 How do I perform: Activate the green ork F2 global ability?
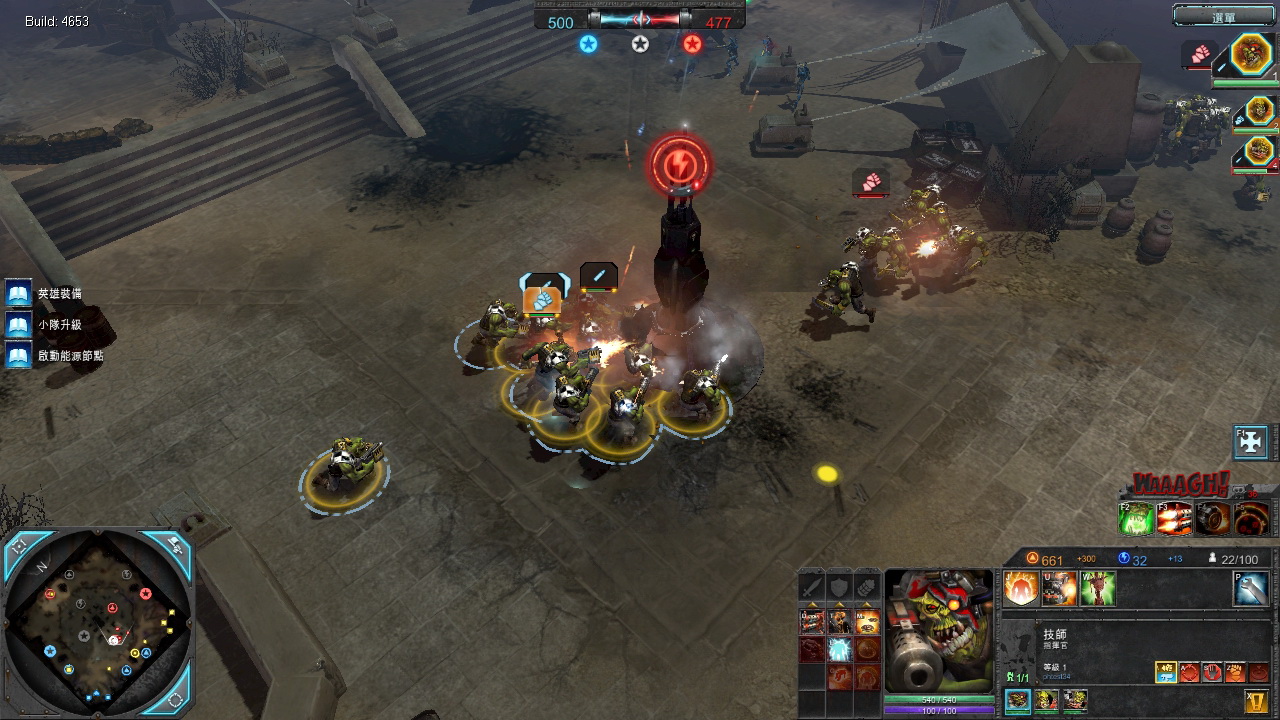1136,518
